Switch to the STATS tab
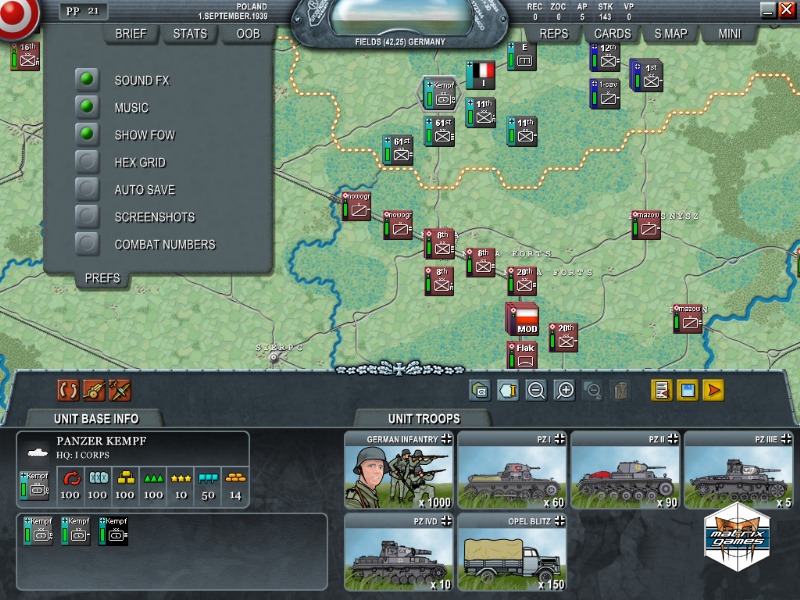 pyautogui.click(x=190, y=34)
